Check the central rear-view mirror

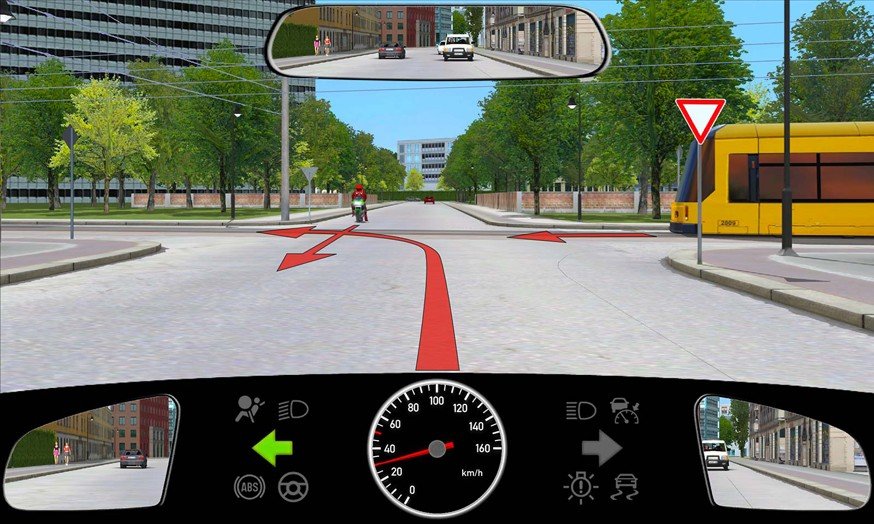click(x=438, y=41)
